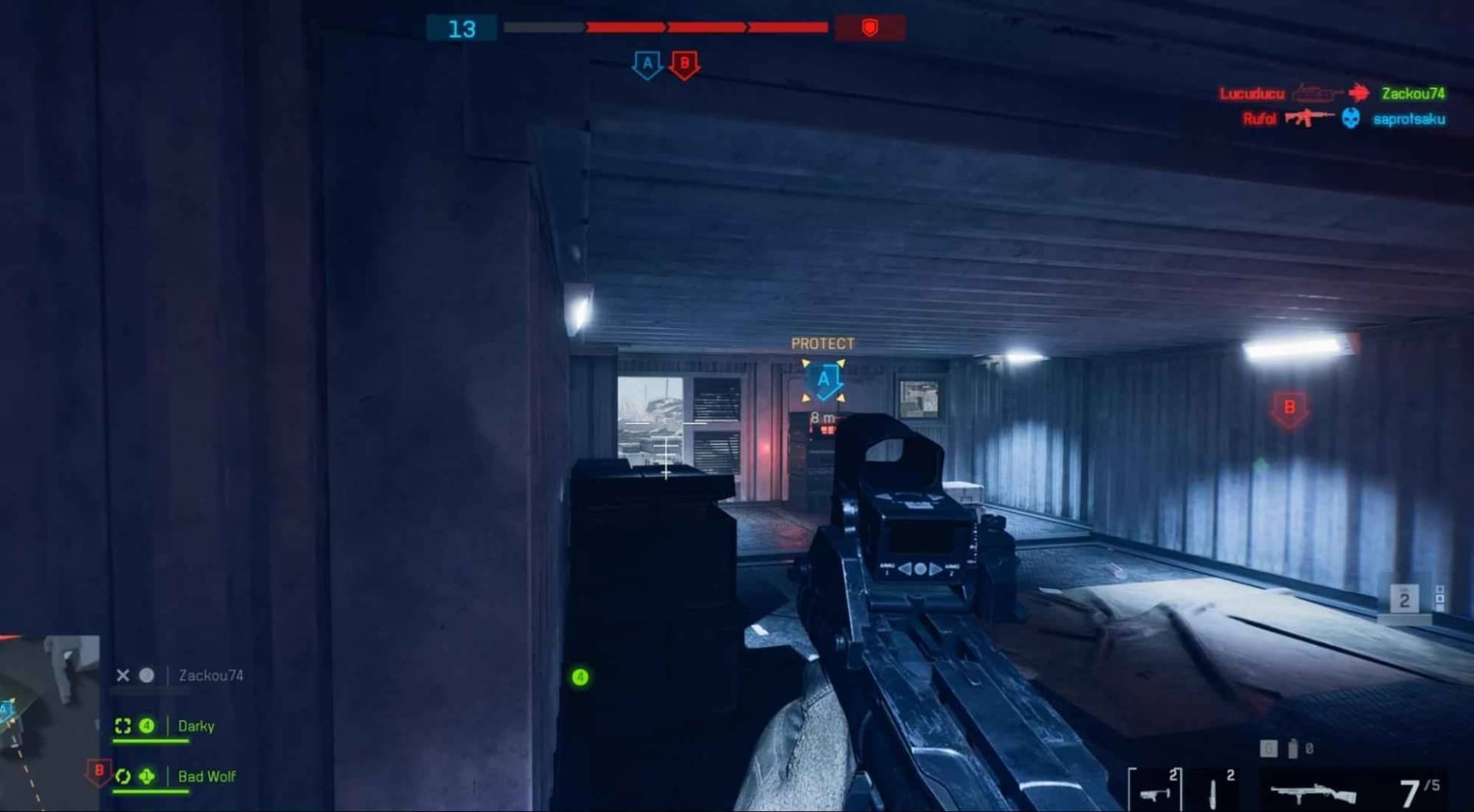Click the headshot skull icon beside saprotsaku
1474x812 pixels.
(x=1351, y=118)
